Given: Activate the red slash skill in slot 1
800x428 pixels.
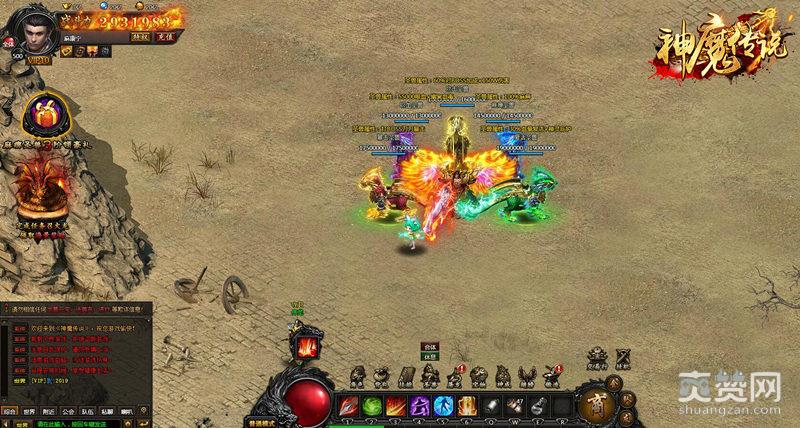Looking at the screenshot, I should click(x=346, y=406).
